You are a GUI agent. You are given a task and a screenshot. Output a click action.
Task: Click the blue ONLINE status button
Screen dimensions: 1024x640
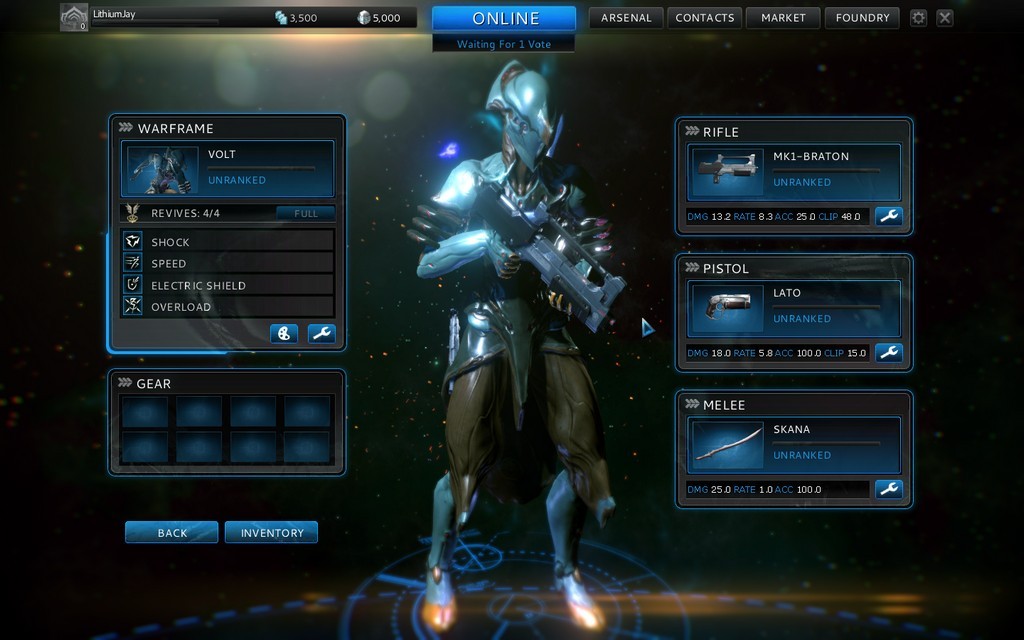[x=504, y=19]
